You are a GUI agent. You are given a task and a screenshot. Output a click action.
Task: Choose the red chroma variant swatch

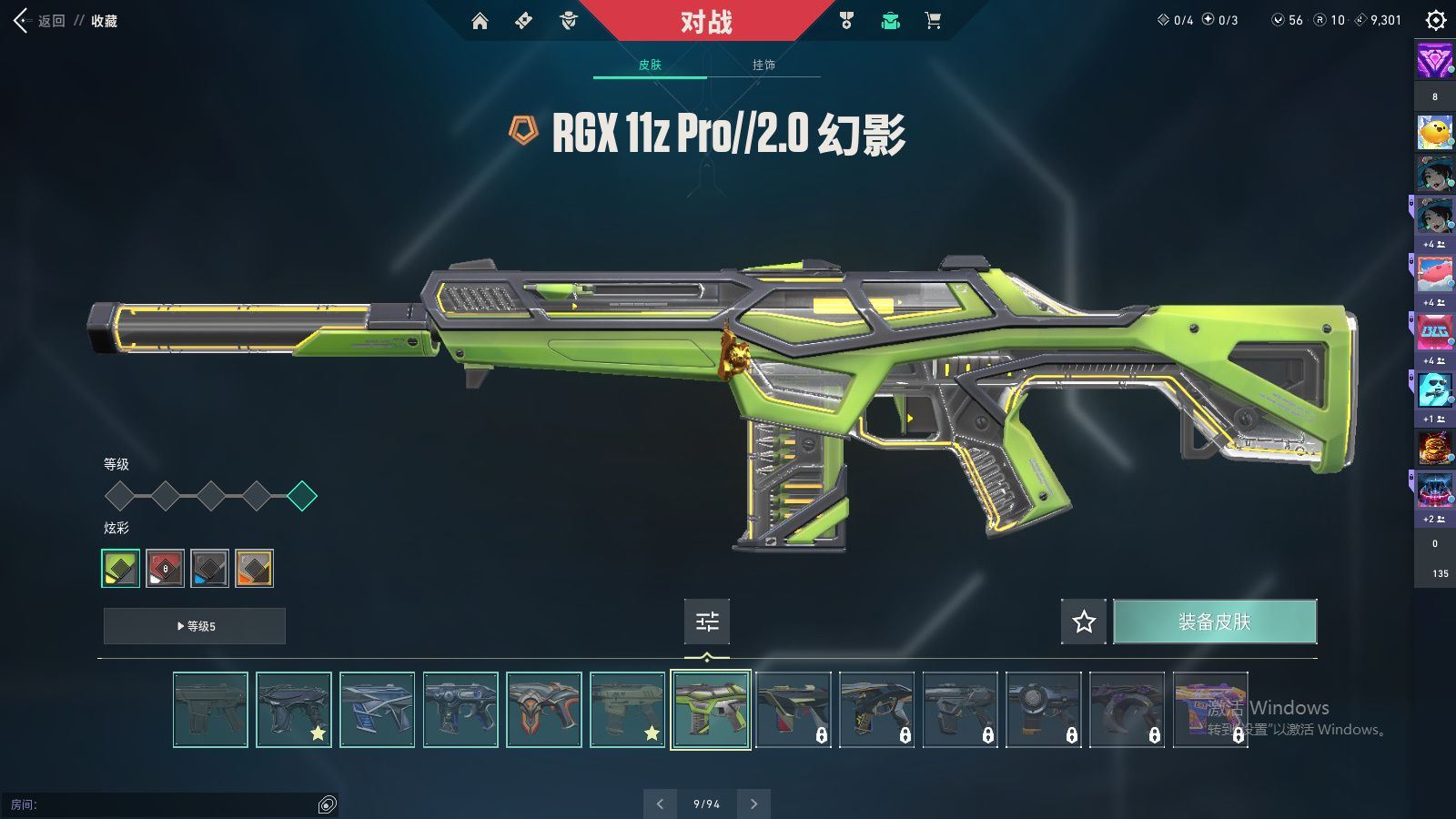point(166,568)
